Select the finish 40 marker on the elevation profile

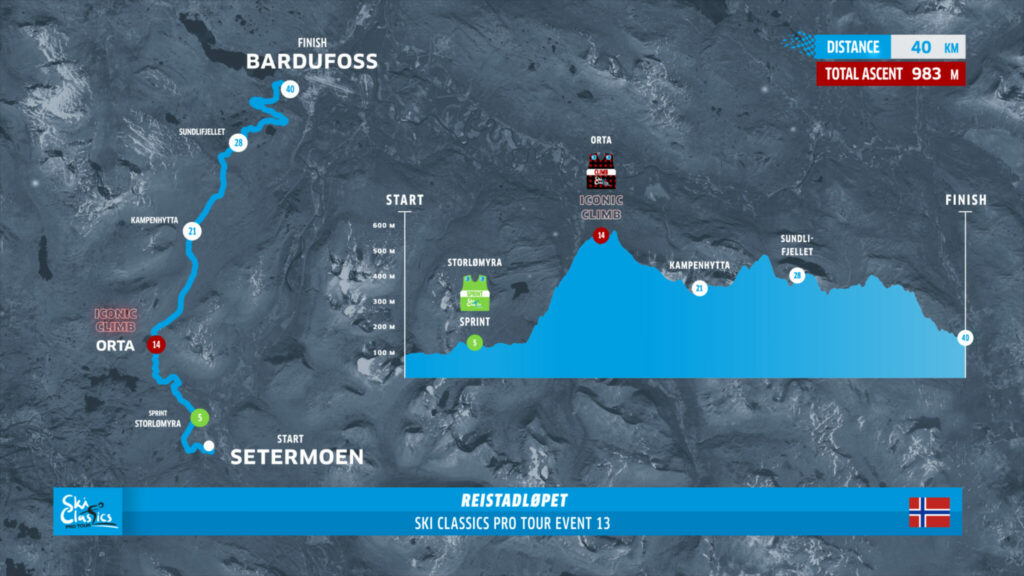click(964, 337)
